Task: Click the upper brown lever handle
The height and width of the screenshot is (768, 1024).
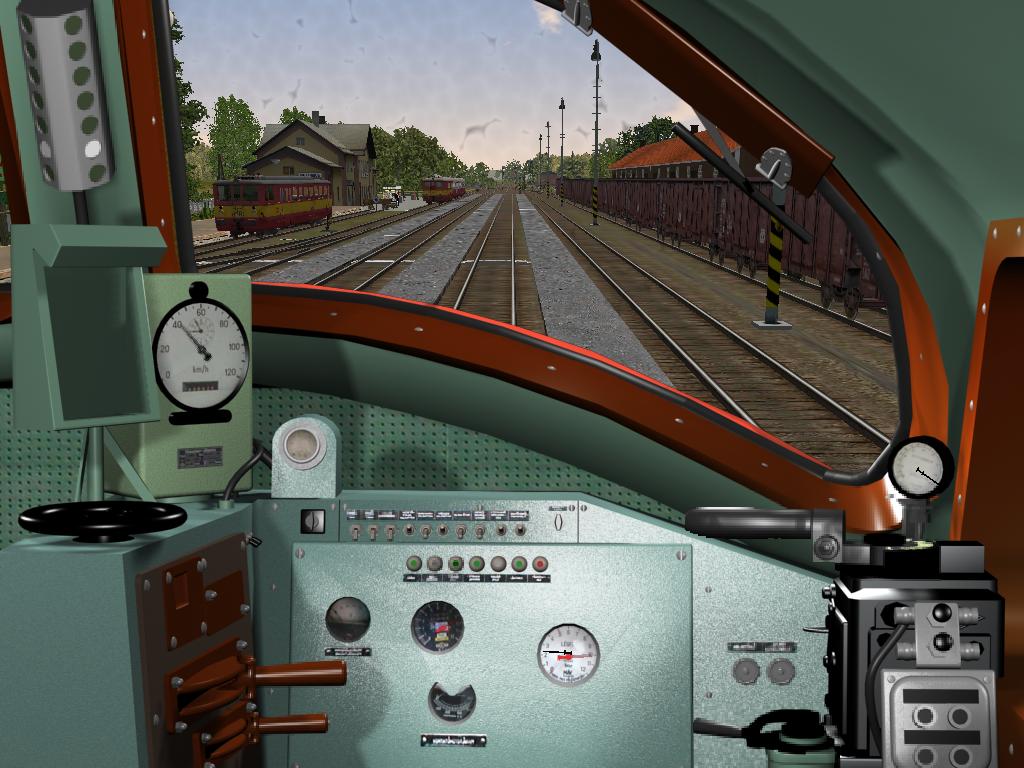Action: [298, 673]
